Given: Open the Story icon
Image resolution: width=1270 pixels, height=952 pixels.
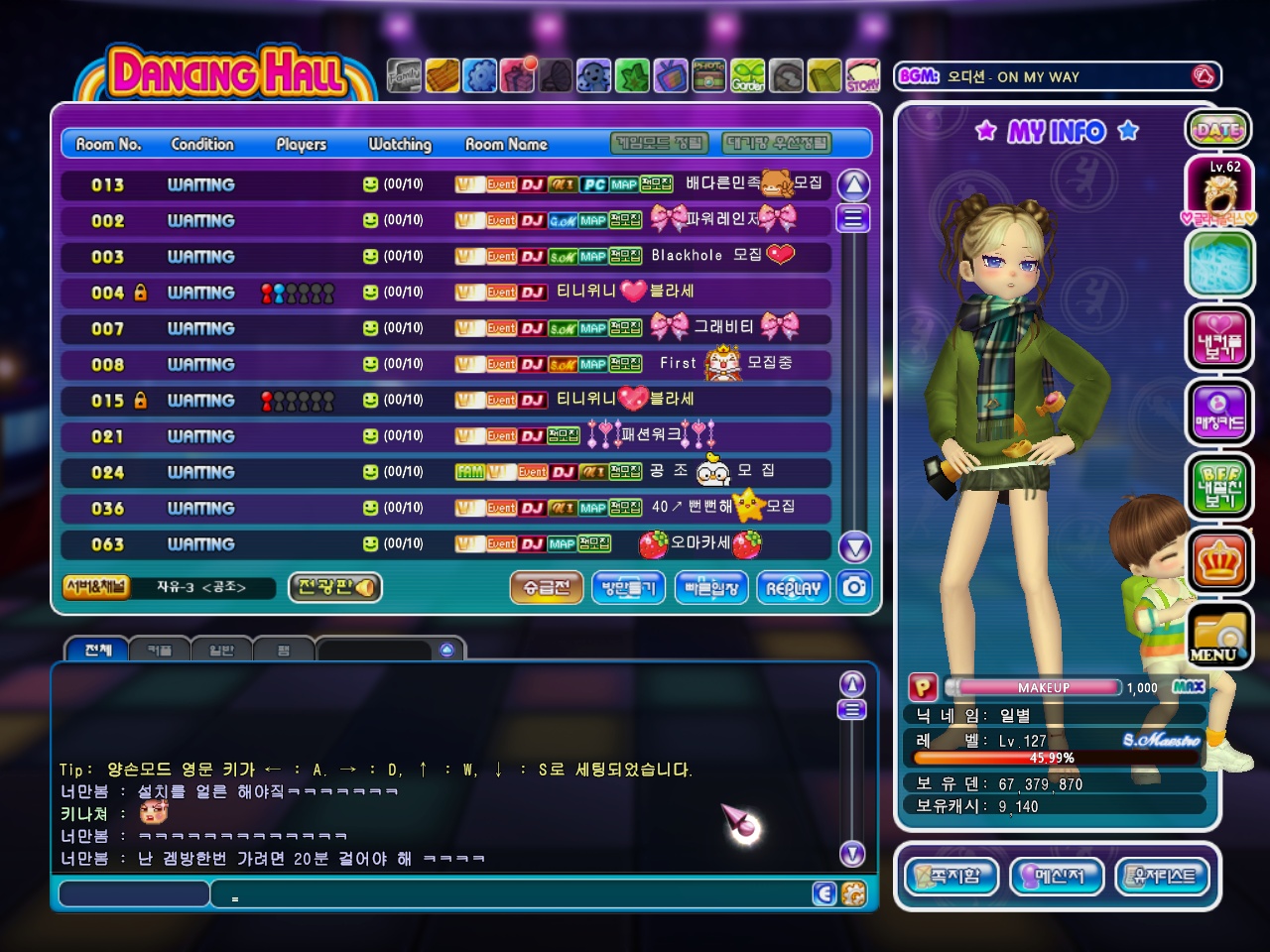Looking at the screenshot, I should 862,76.
